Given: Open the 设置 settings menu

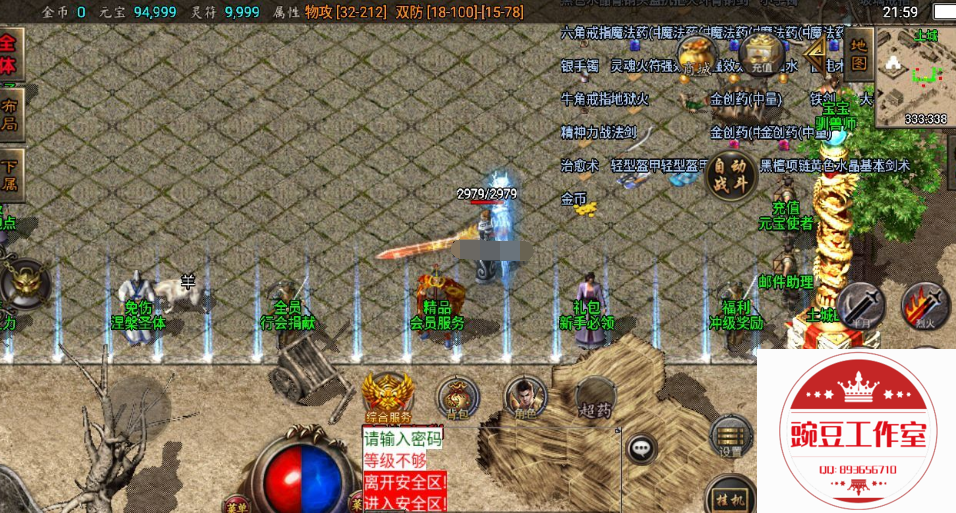Looking at the screenshot, I should [x=731, y=436].
